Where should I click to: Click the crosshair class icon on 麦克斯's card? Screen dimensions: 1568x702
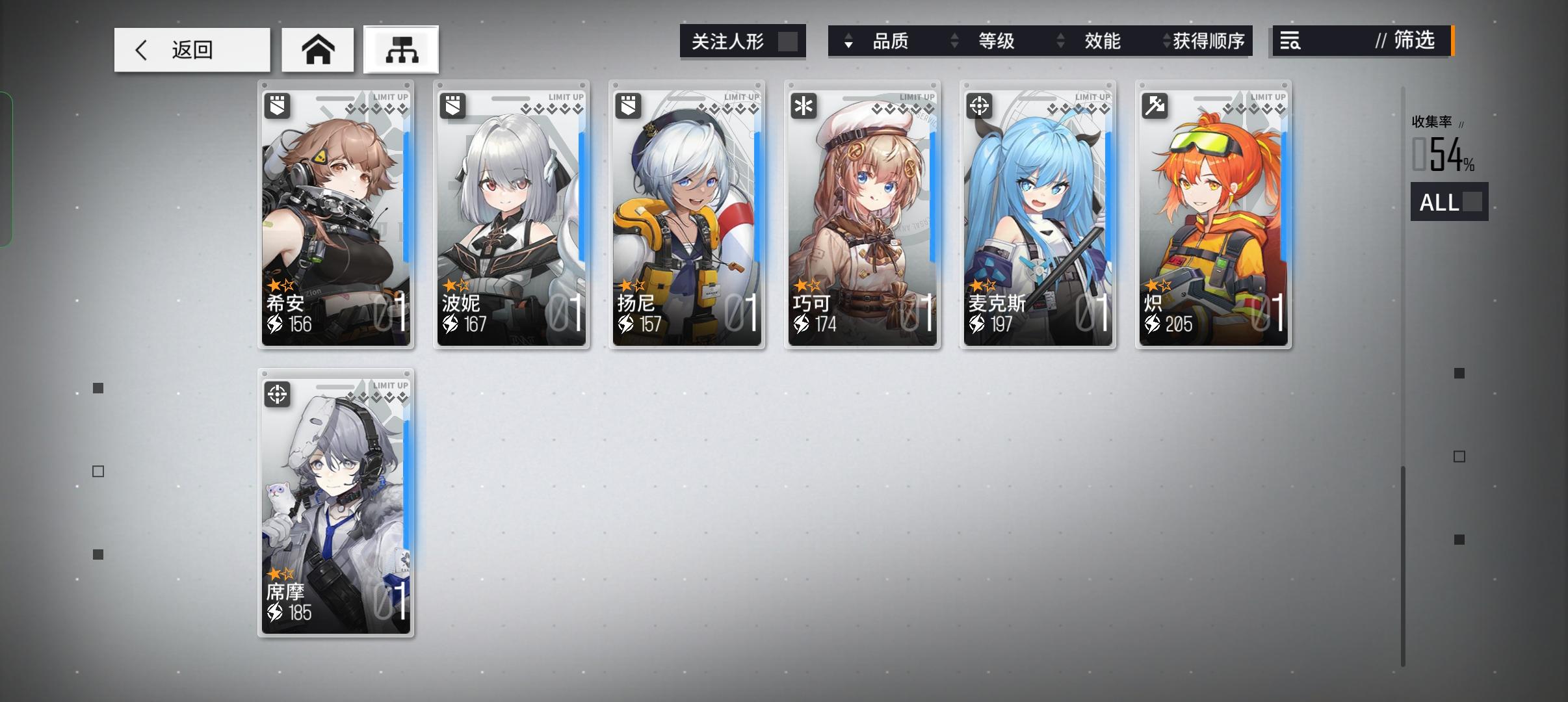(980, 105)
